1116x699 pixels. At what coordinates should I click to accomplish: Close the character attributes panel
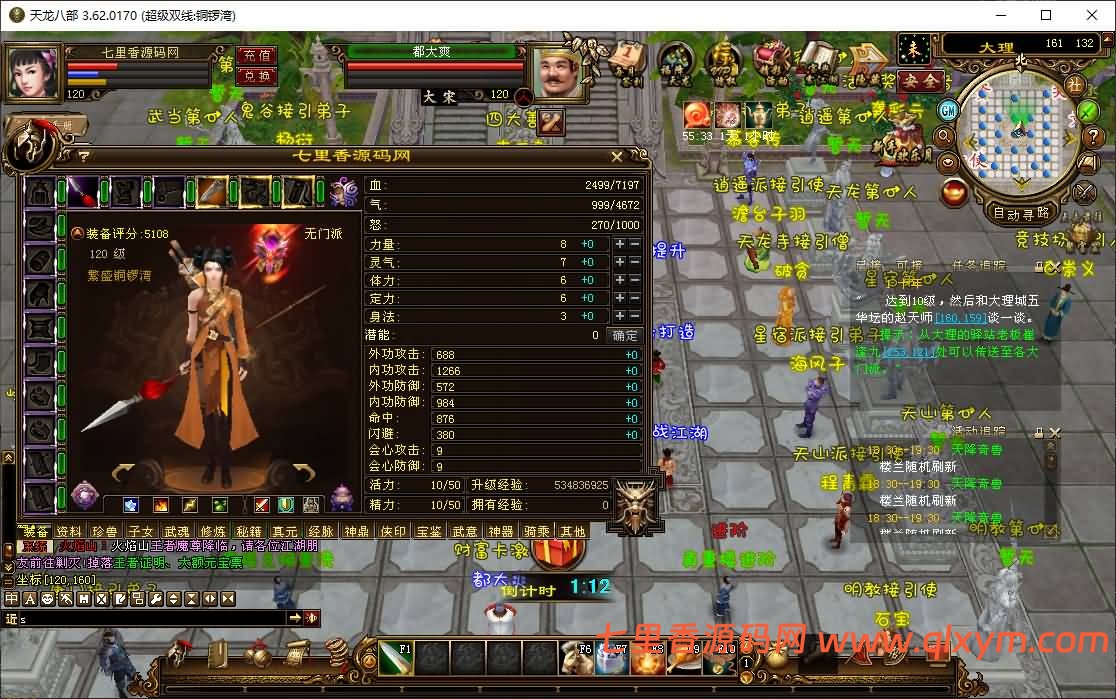click(x=617, y=157)
